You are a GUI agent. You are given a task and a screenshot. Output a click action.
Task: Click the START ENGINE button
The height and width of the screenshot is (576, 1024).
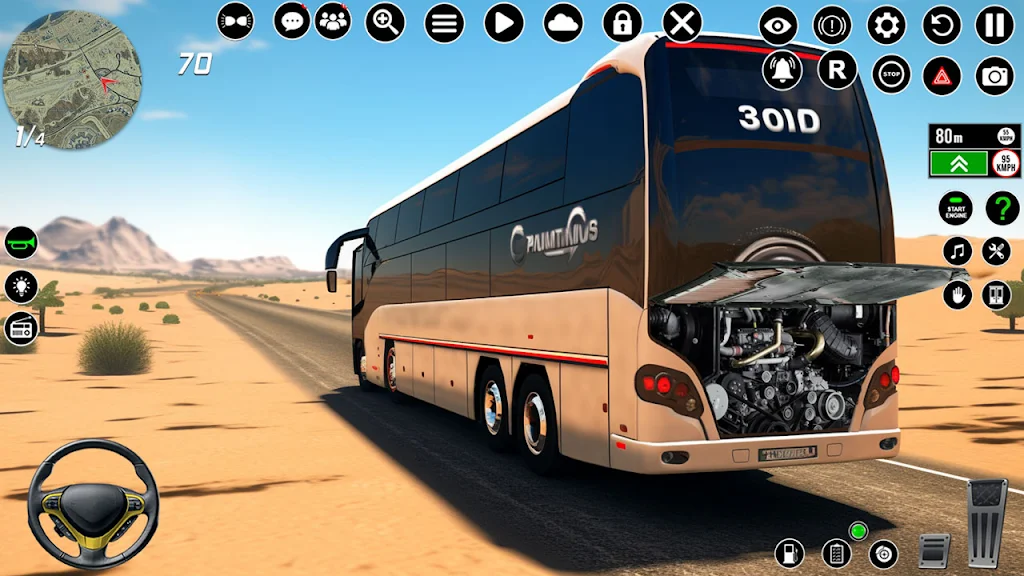point(956,208)
